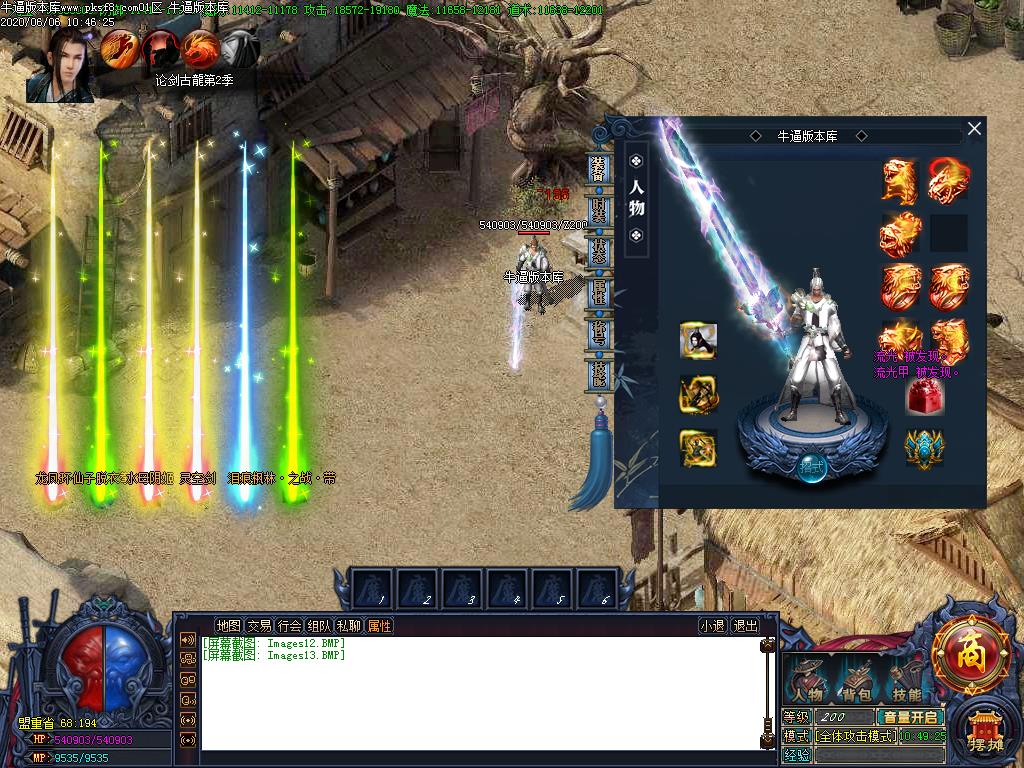Click the 私聊 private chat button
Screen dimensions: 1024x768
(x=349, y=626)
